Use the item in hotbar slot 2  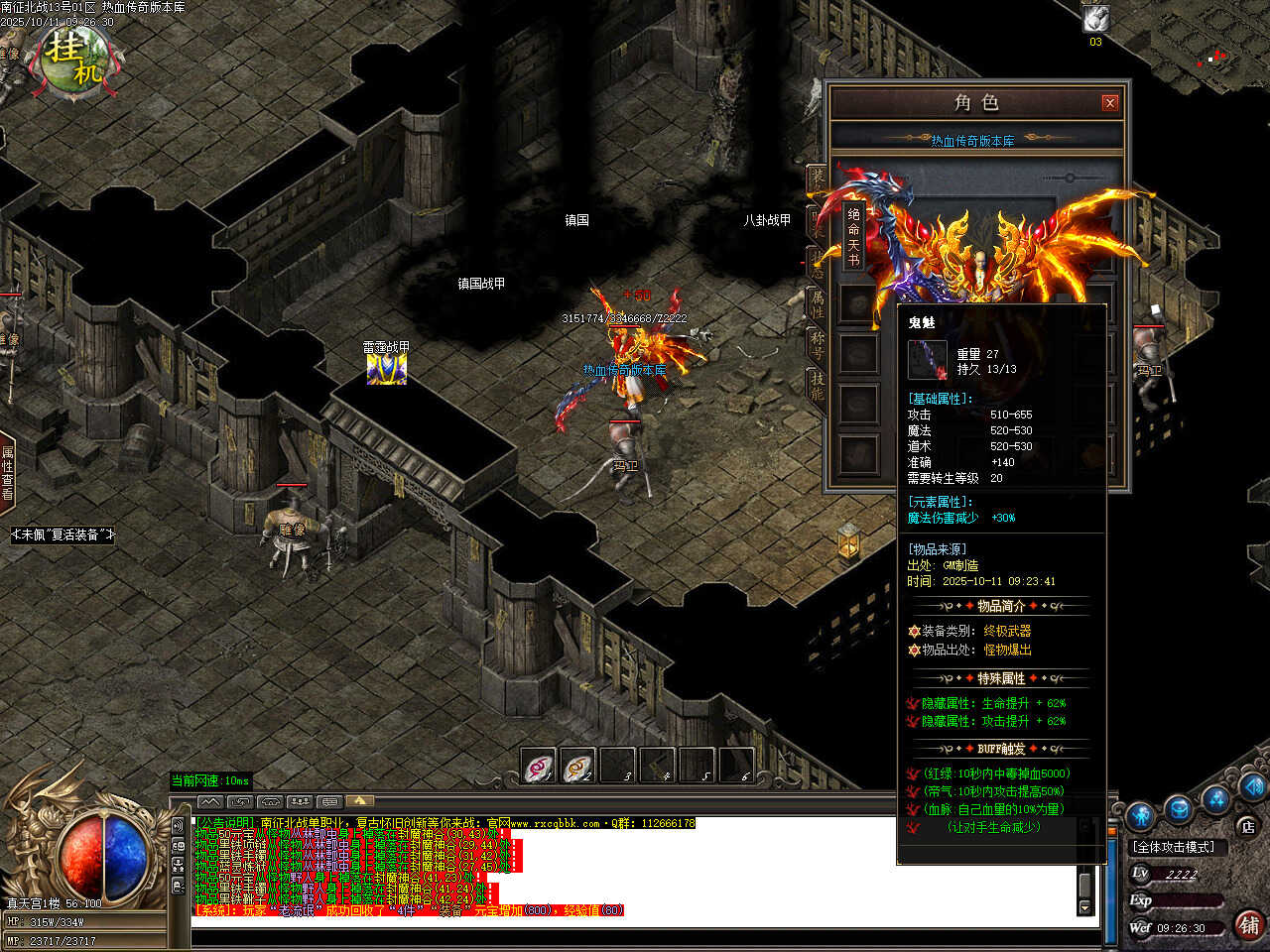point(578,767)
